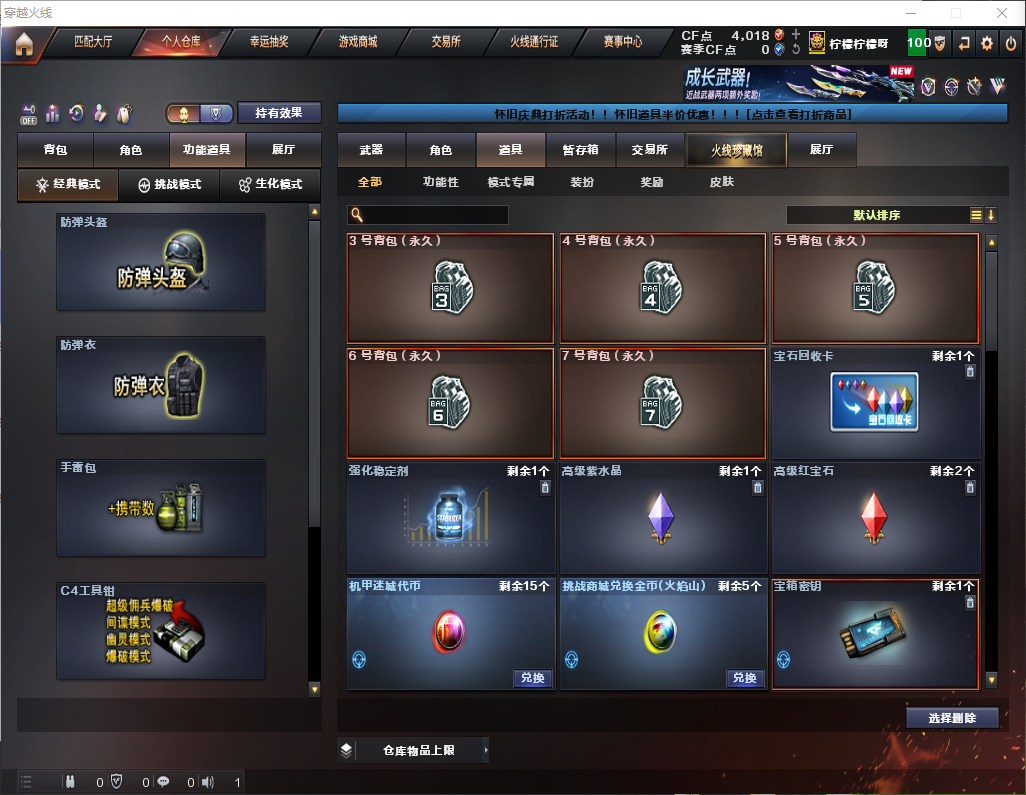Image resolution: width=1026 pixels, height=795 pixels.
Task: Open the gear settings icon
Action: [987, 43]
